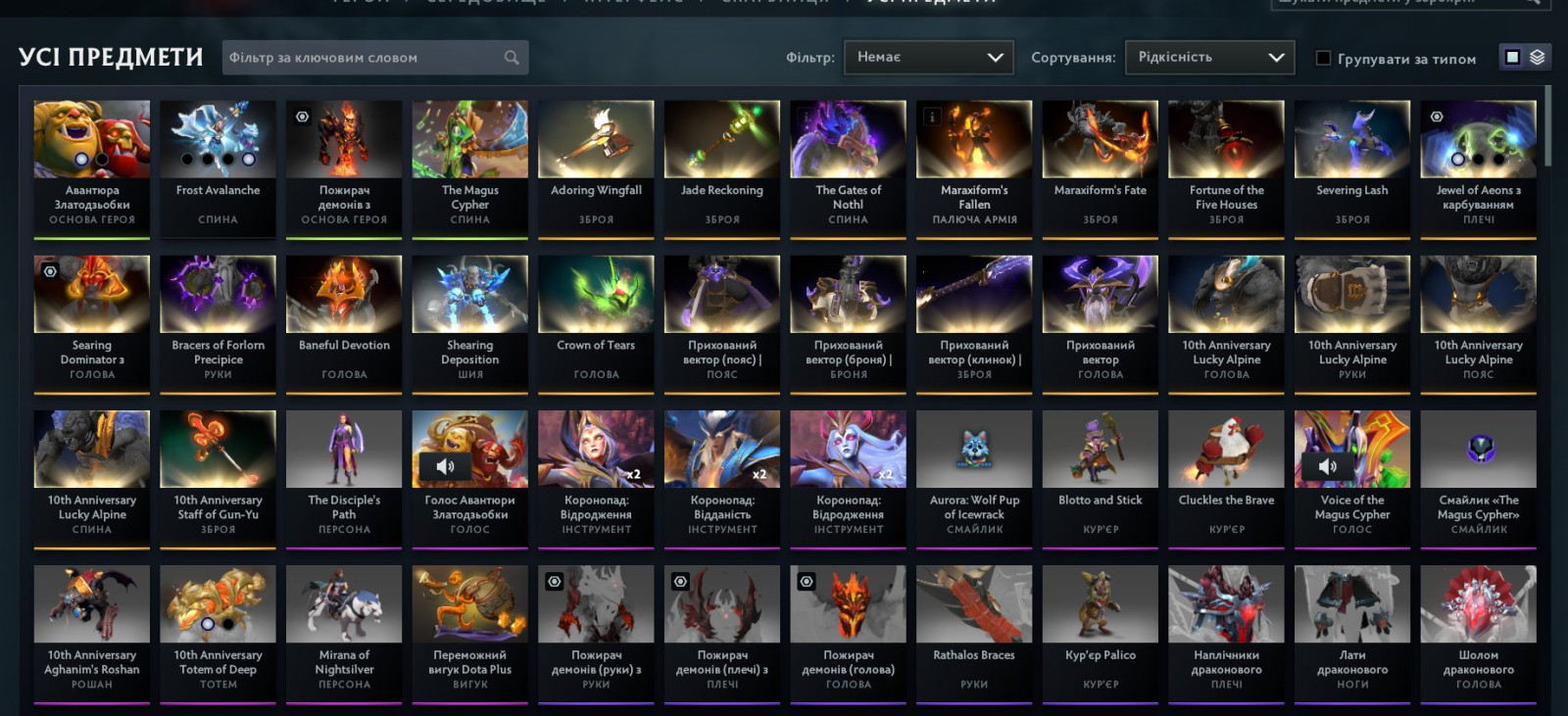Open the Rathalos Braces item
Viewport: 1568px width, 716px height.
click(x=974, y=631)
